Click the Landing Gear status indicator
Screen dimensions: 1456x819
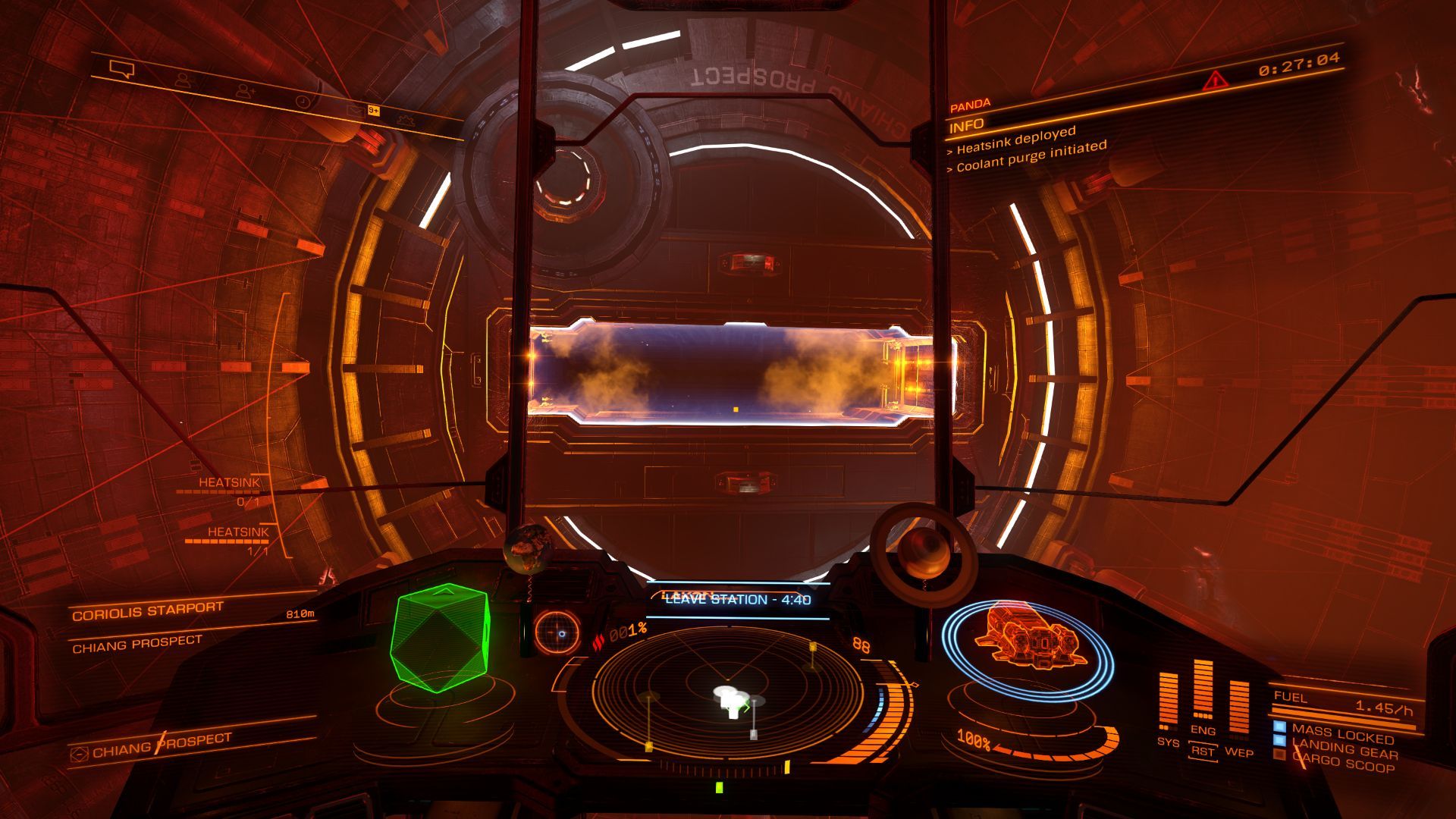pyautogui.click(x=1345, y=750)
